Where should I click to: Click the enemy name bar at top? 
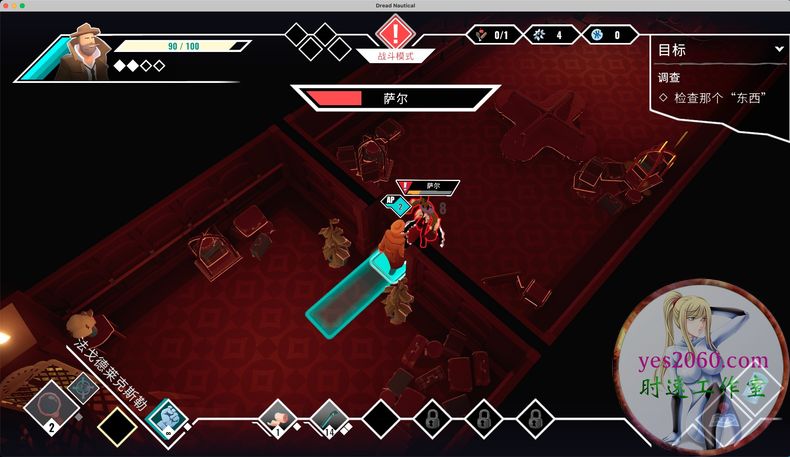point(394,98)
